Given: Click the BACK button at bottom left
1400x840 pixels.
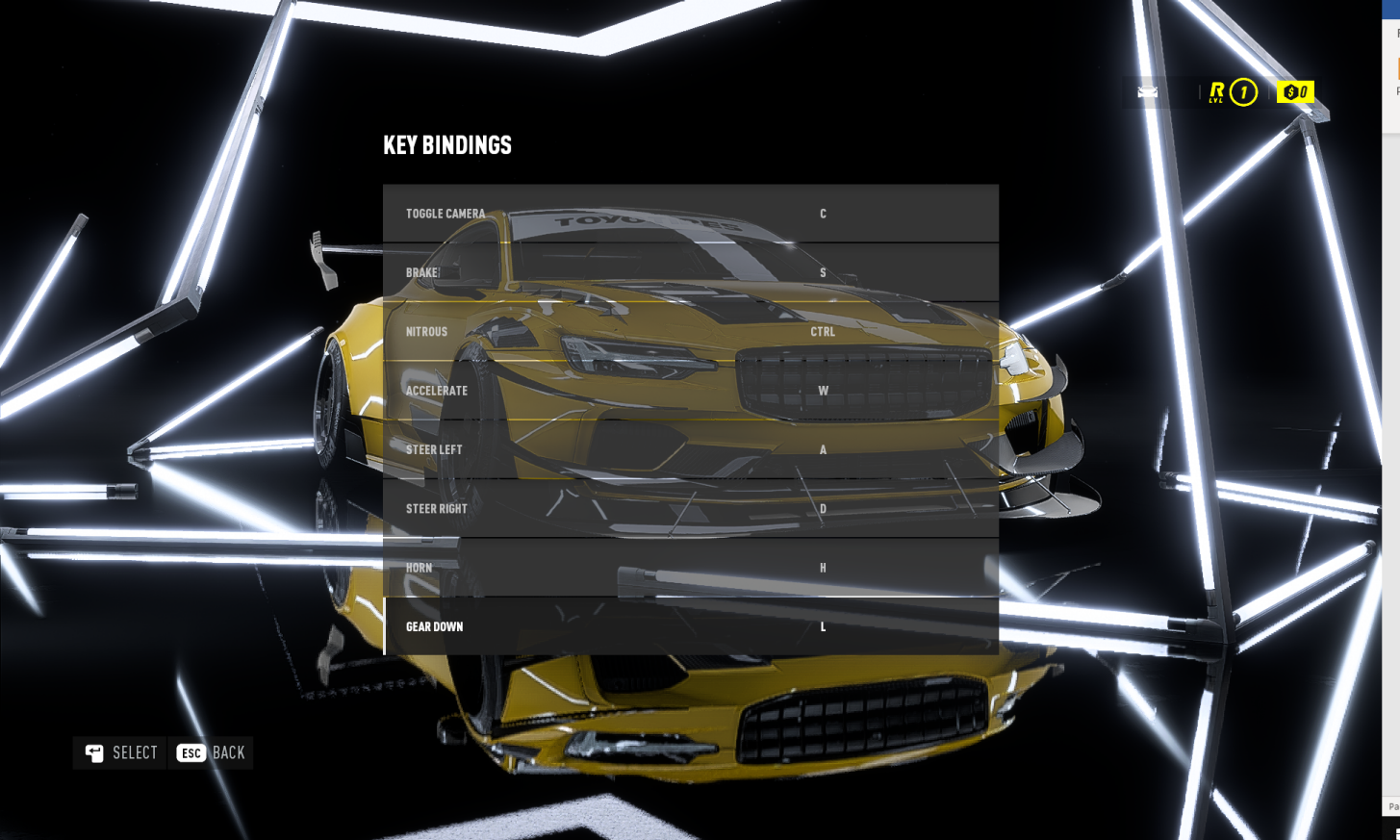Looking at the screenshot, I should [x=211, y=752].
